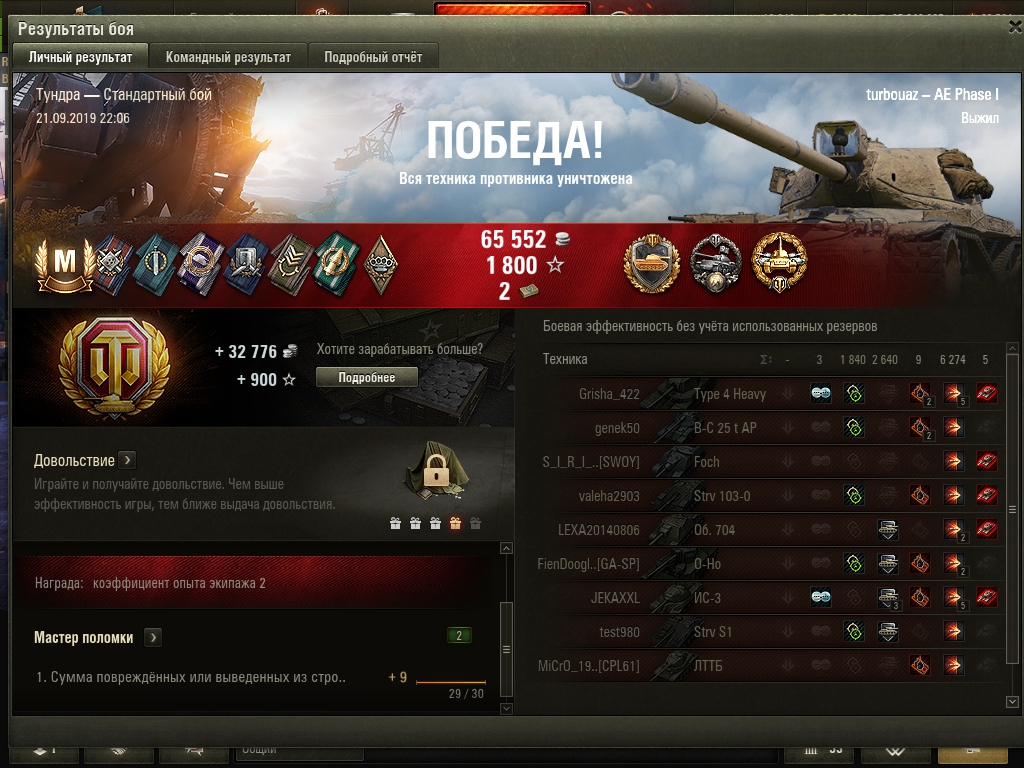Click the down arrow of enemy list scrollbar
The image size is (1024, 768).
(x=1012, y=702)
